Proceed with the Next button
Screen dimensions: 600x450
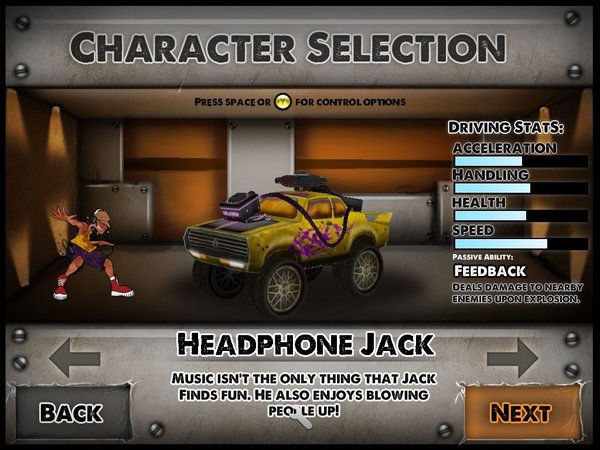pos(521,411)
